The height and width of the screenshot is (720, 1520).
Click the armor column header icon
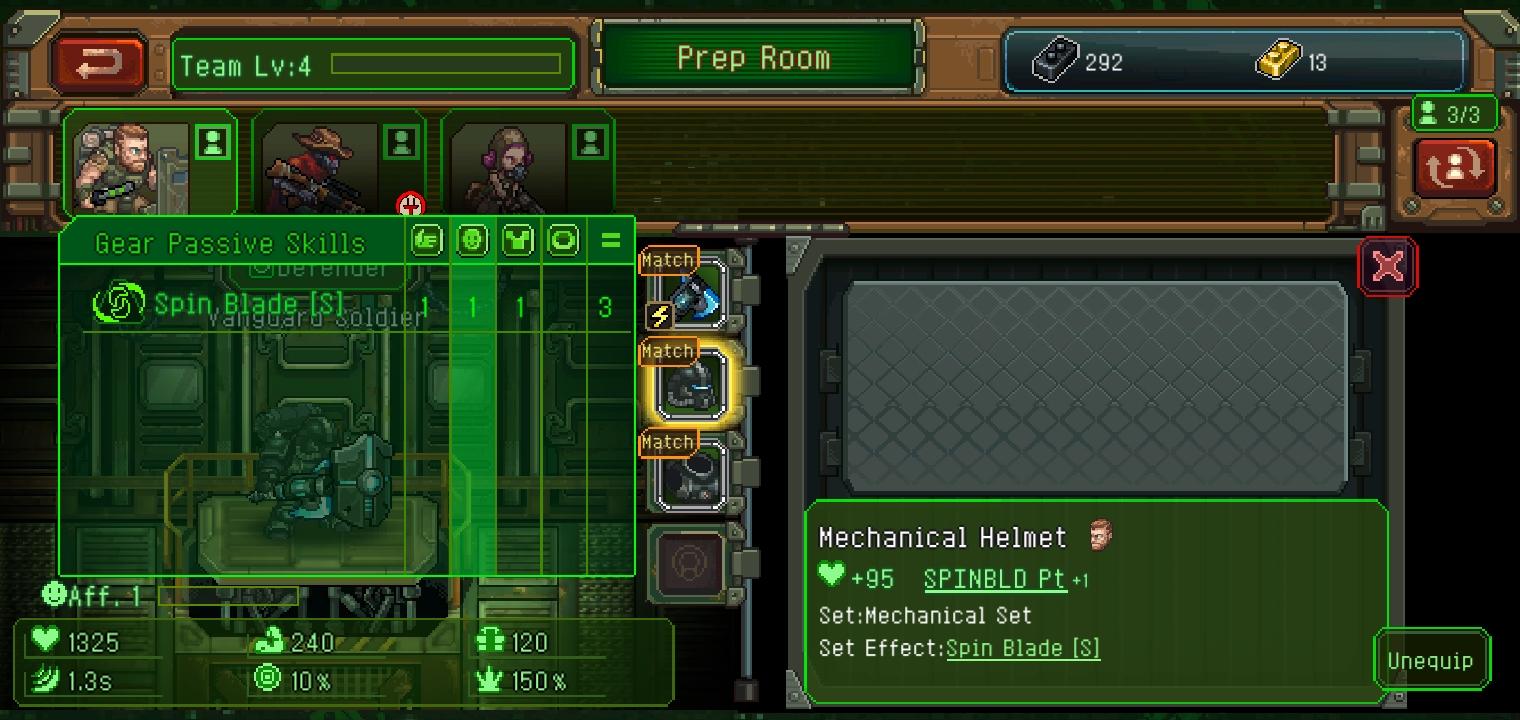(x=518, y=241)
